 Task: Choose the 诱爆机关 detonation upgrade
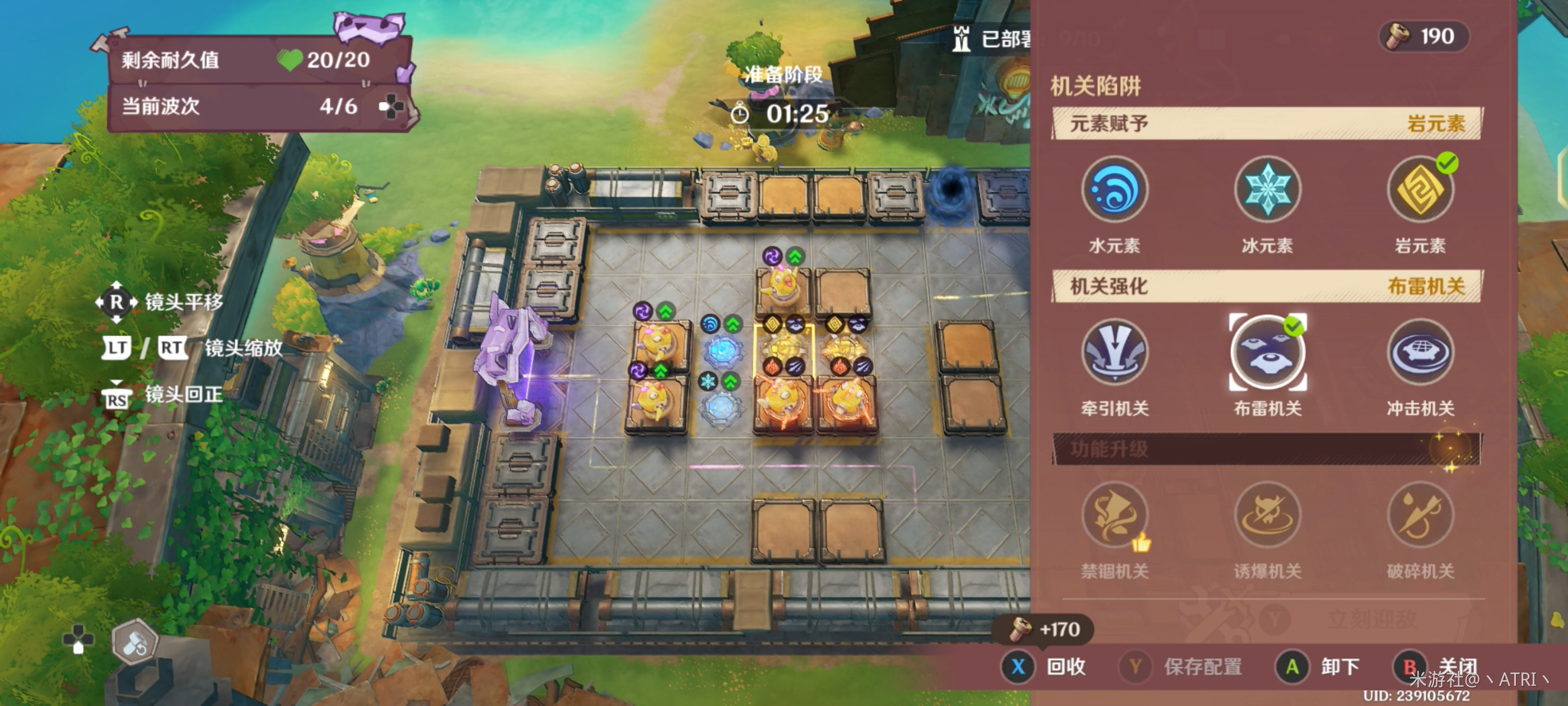(1267, 515)
